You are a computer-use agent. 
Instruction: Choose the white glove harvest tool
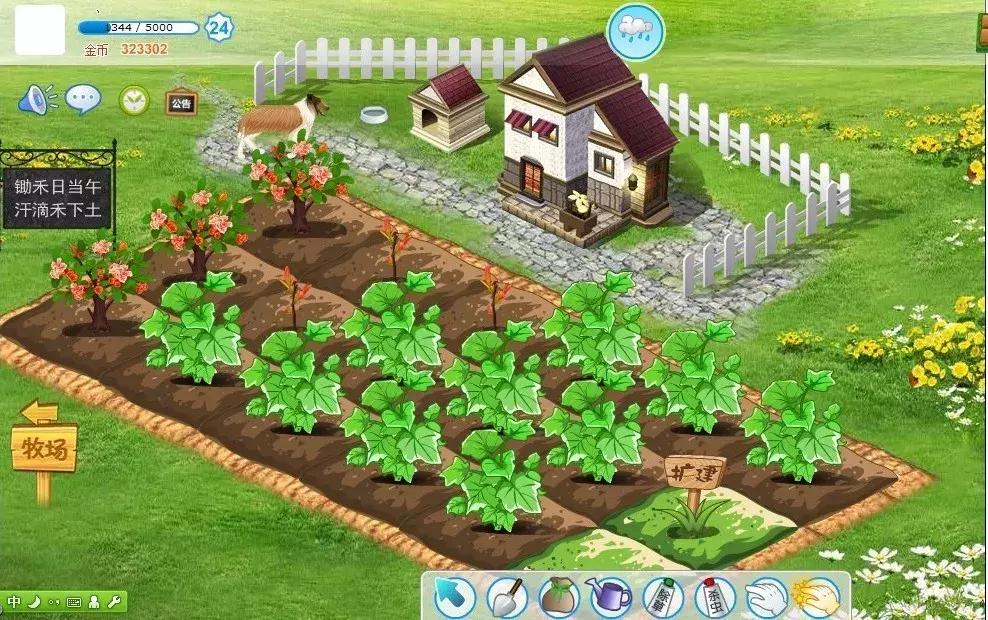pyautogui.click(x=766, y=597)
